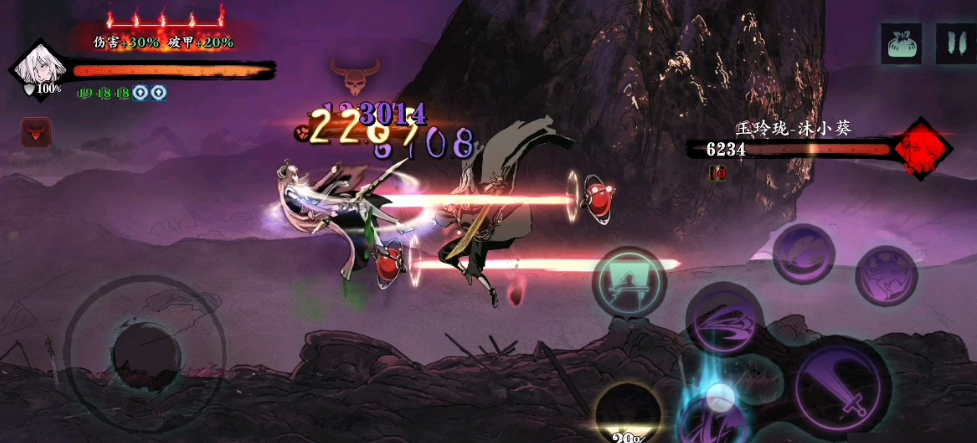Open the tied pouch bag icon
977x443 pixels.
pos(900,43)
